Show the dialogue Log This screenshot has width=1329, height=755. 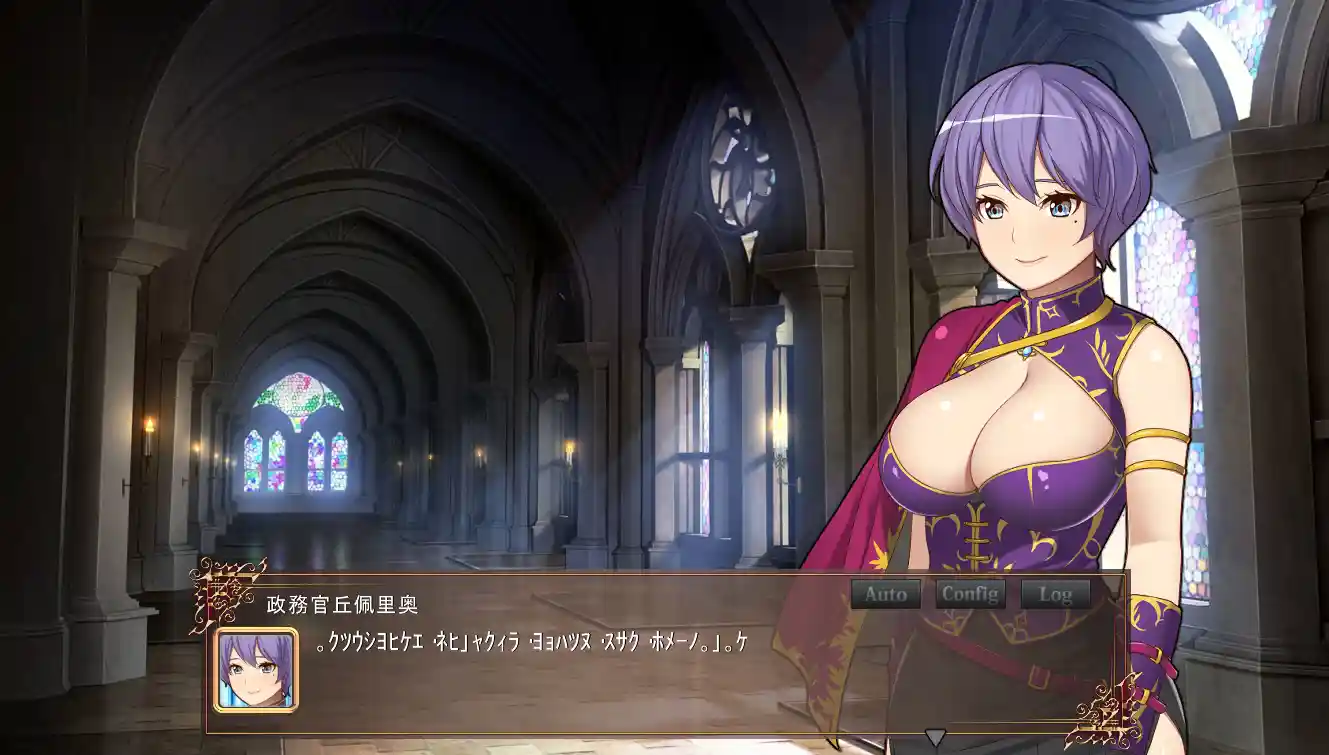click(1055, 594)
